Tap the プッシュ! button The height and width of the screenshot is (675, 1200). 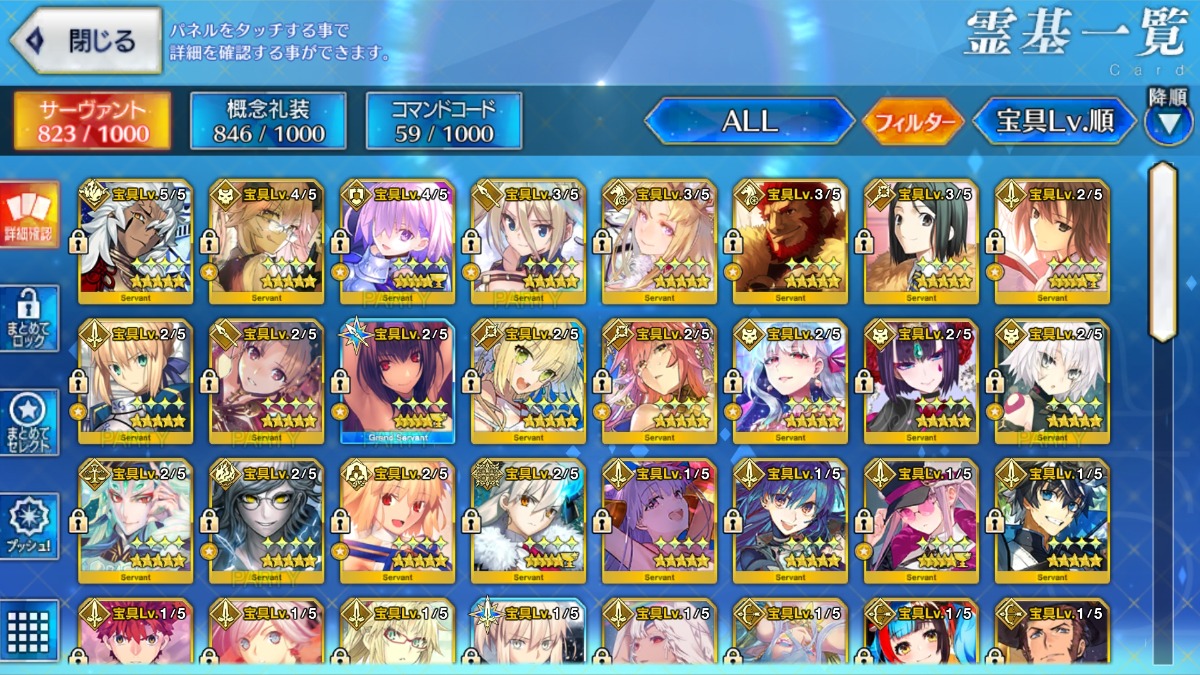coord(29,525)
